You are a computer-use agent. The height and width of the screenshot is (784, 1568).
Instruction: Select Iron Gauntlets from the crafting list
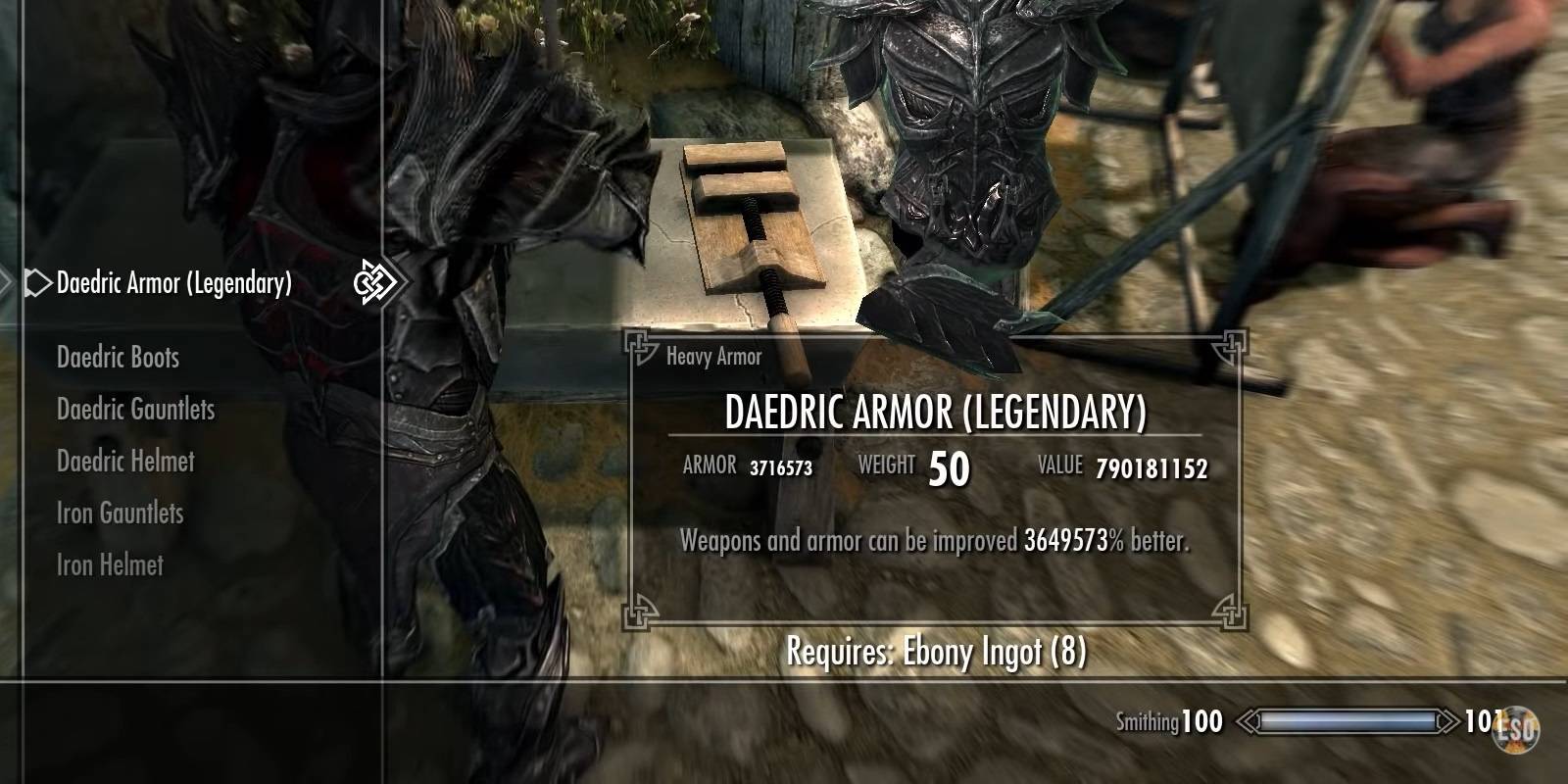pyautogui.click(x=120, y=513)
